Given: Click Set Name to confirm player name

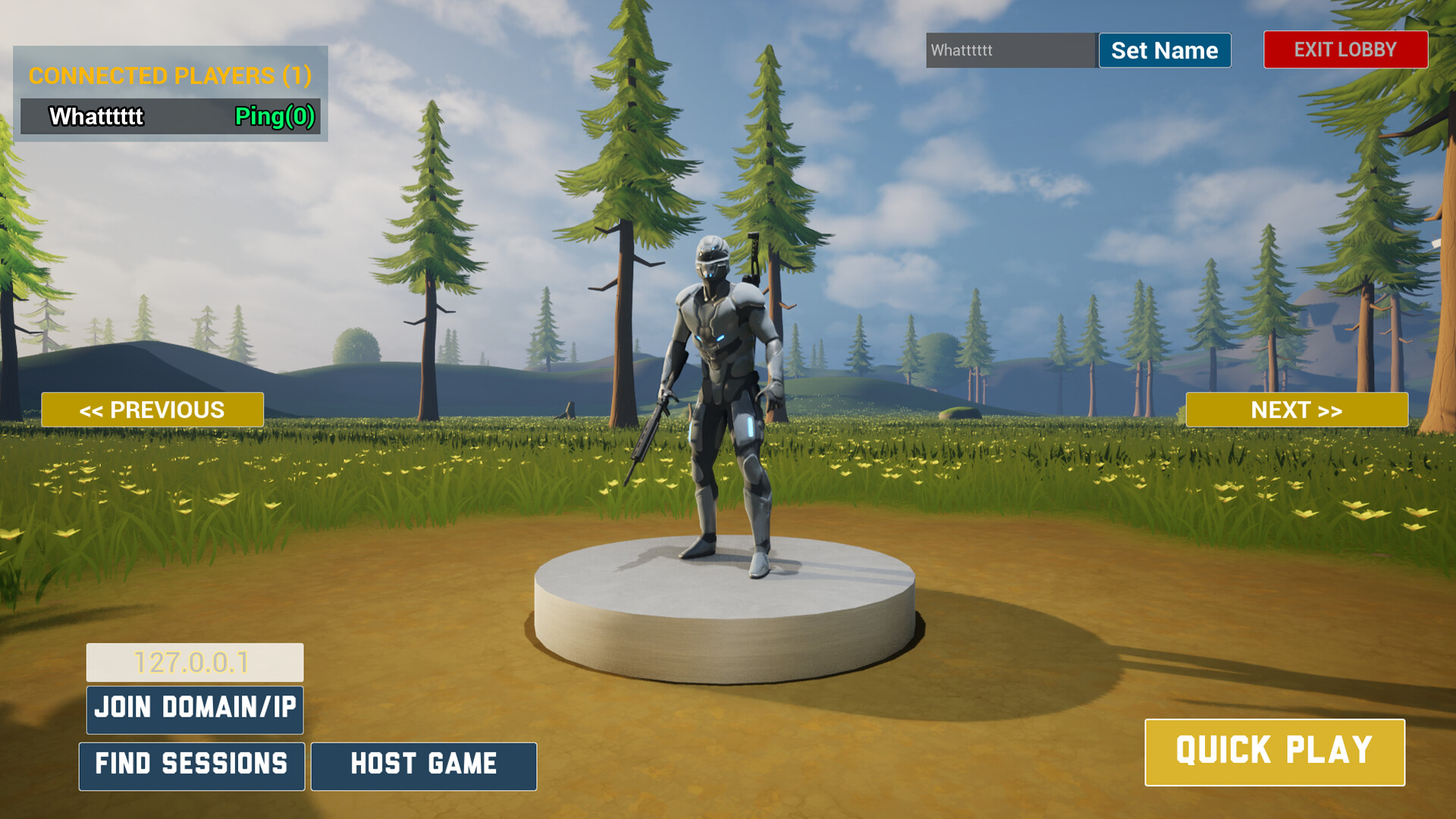Looking at the screenshot, I should click(1164, 50).
